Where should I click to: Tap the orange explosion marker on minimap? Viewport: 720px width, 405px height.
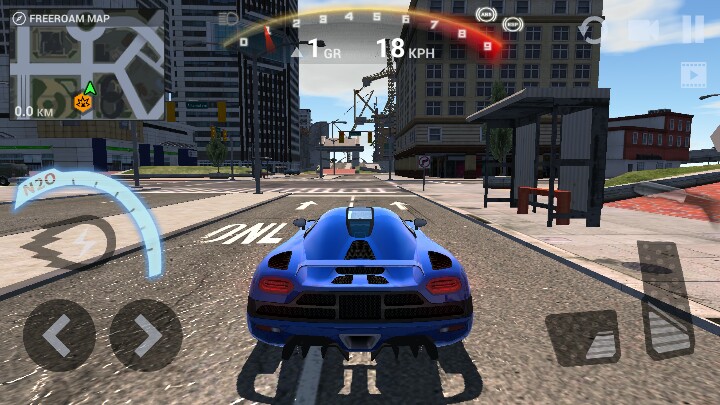click(81, 101)
